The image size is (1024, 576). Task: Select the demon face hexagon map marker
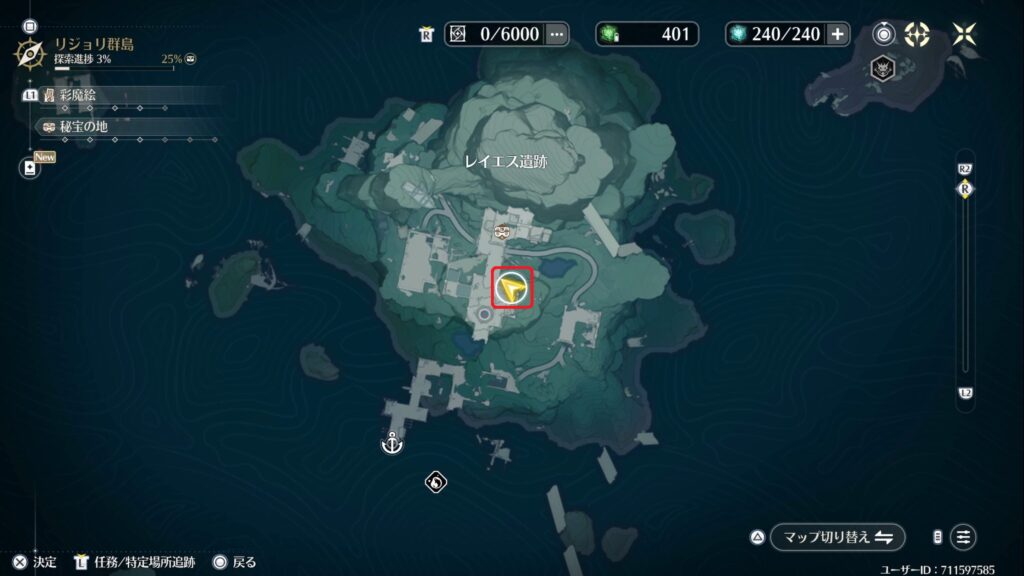point(884,69)
